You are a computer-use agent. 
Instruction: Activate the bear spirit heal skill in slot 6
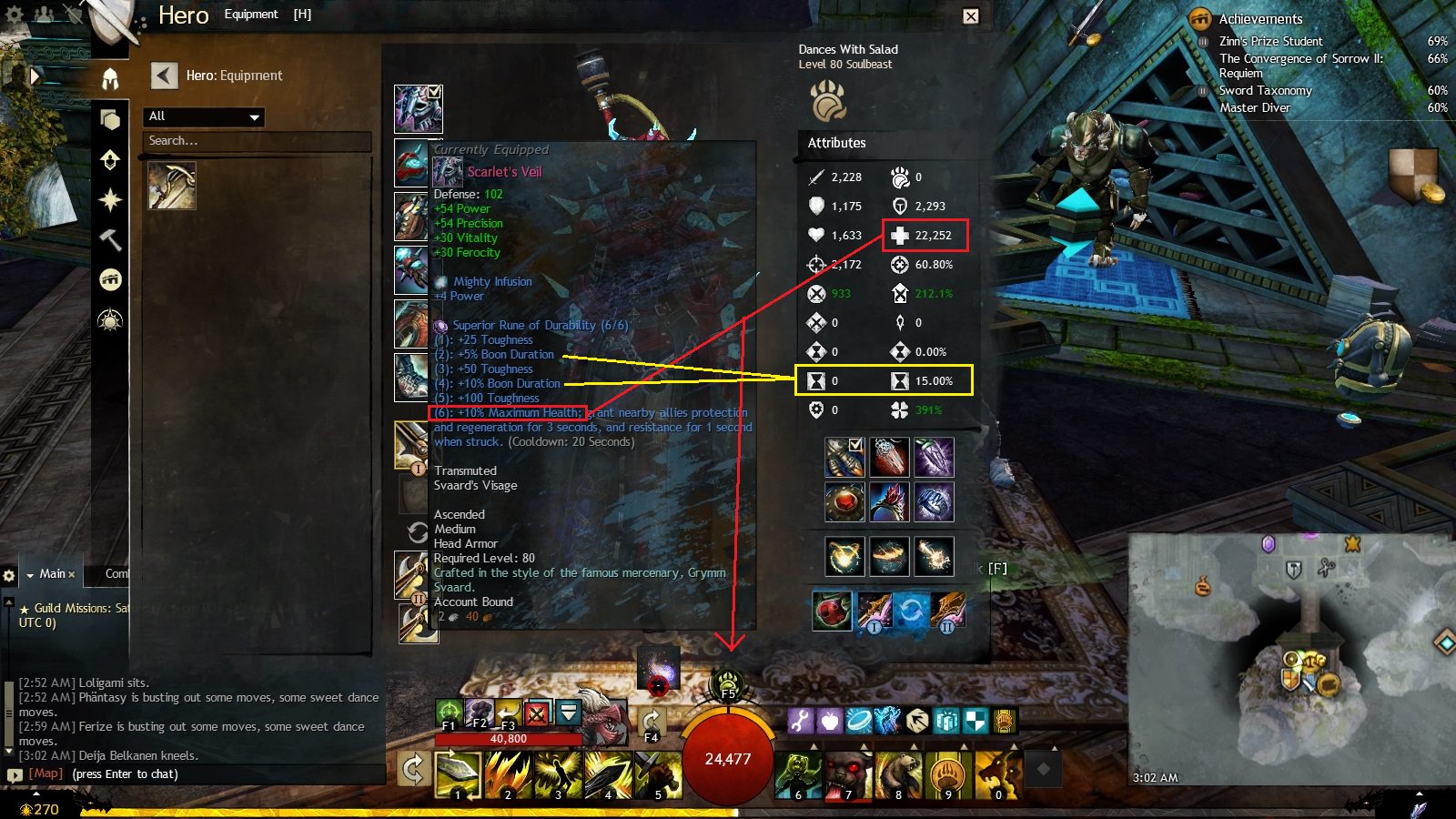click(798, 774)
